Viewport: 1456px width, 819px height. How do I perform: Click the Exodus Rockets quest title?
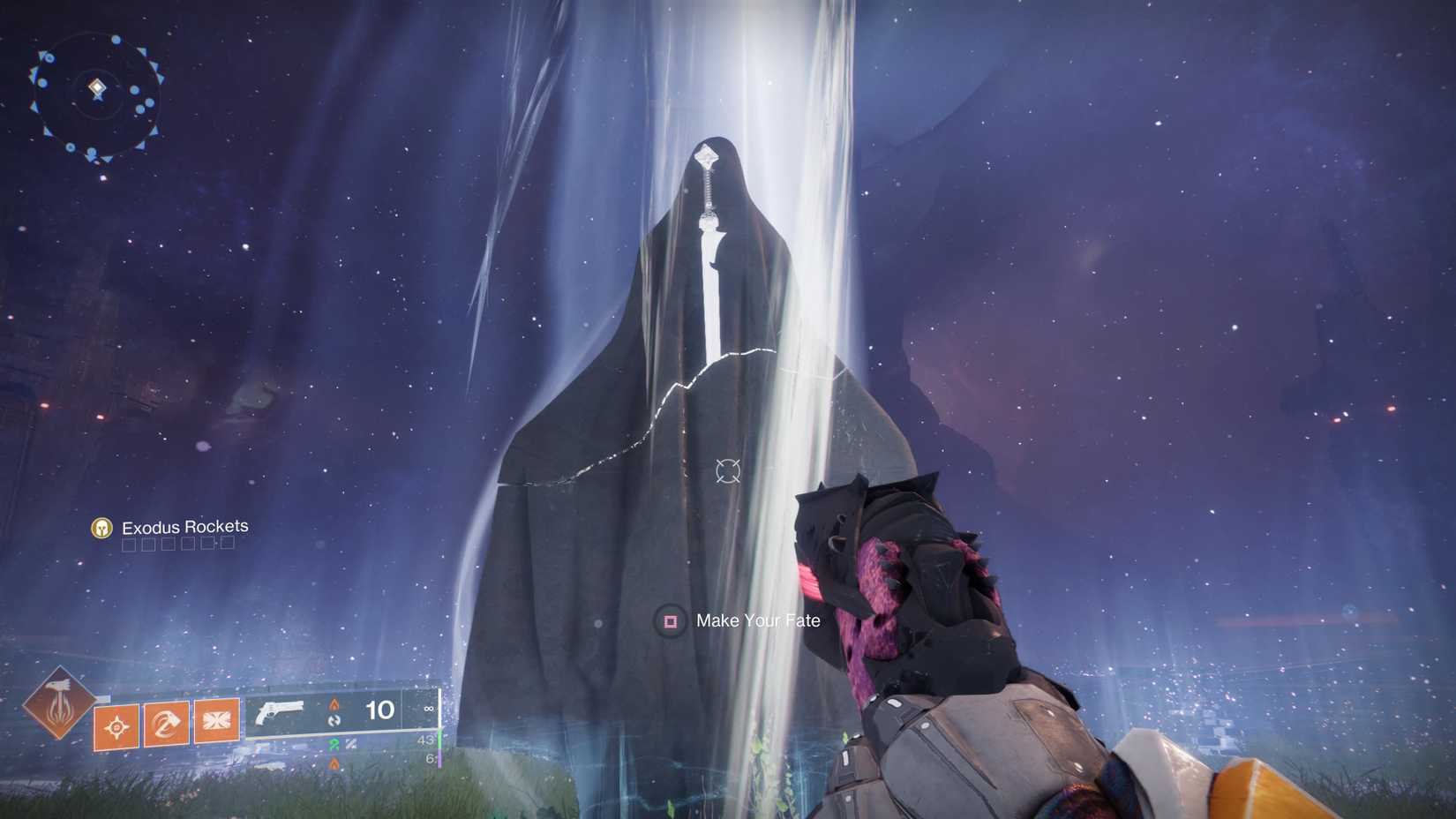[185, 526]
